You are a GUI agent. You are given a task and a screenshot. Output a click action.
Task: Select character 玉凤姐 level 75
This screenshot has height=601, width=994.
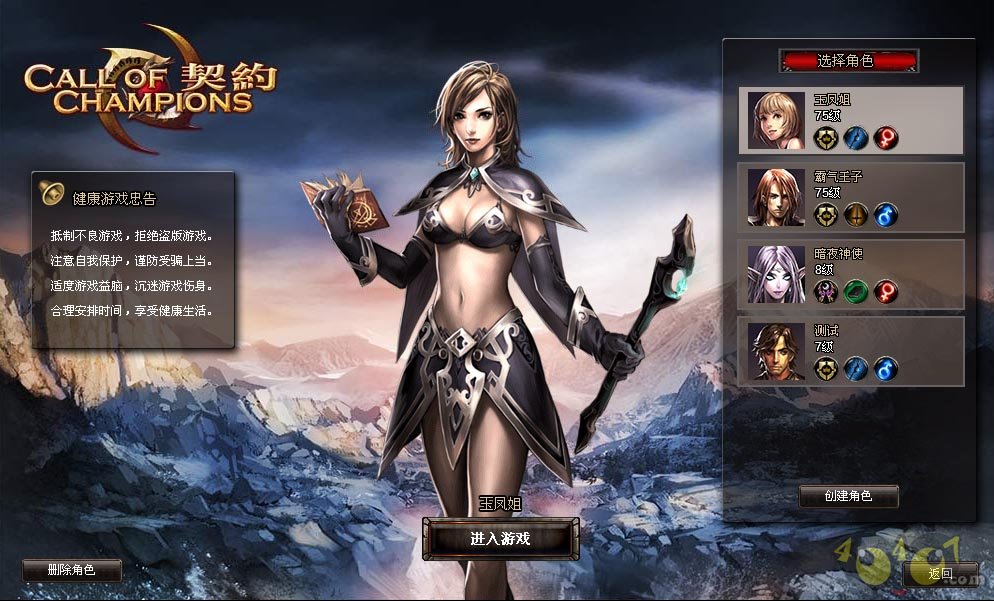[850, 120]
